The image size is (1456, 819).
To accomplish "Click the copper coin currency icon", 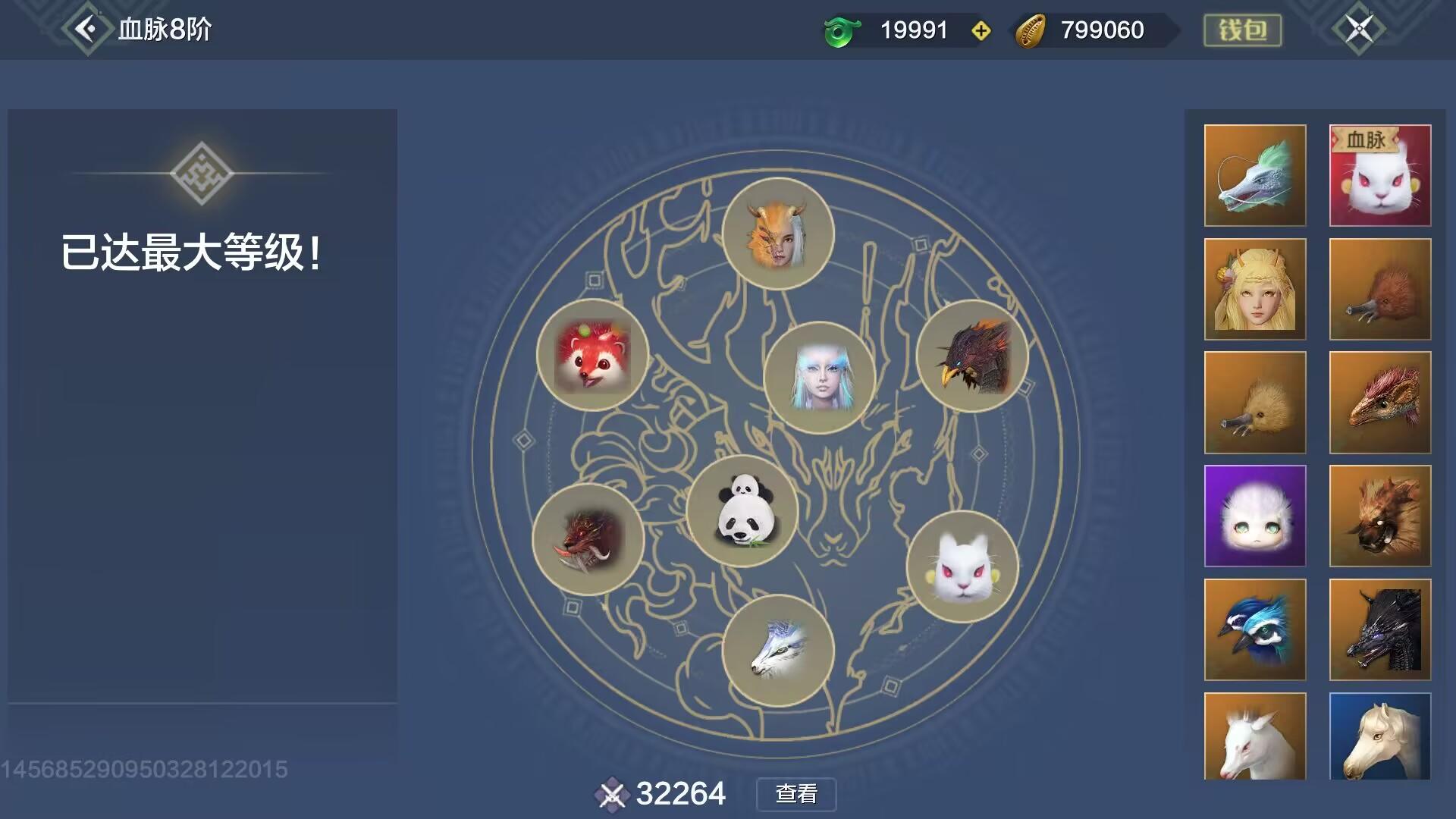I will 1033,30.
